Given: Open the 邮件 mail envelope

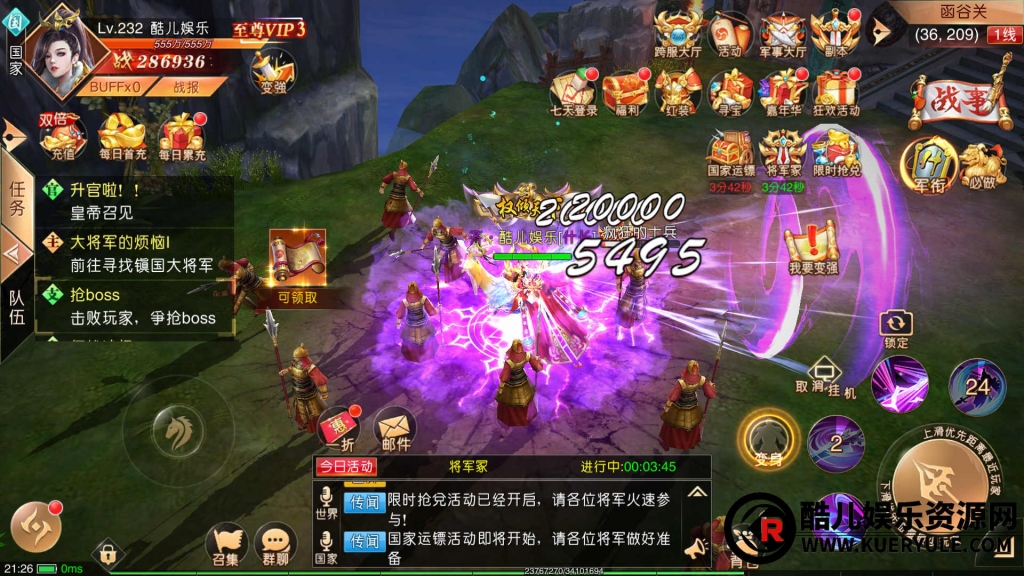Looking at the screenshot, I should pos(395,428).
